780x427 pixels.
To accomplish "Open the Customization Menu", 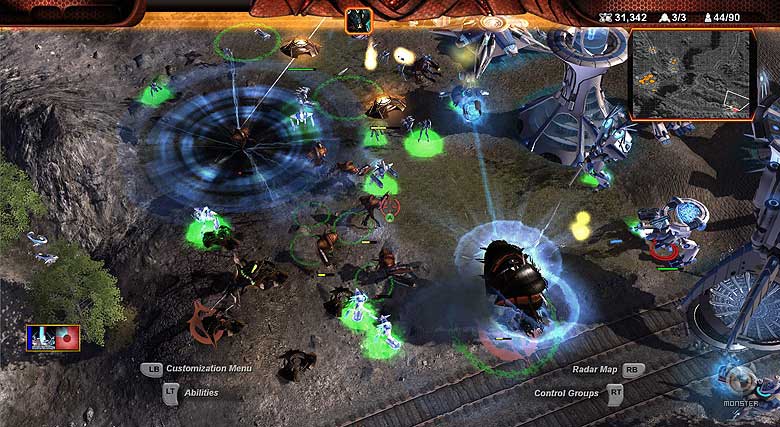I will pos(208,368).
